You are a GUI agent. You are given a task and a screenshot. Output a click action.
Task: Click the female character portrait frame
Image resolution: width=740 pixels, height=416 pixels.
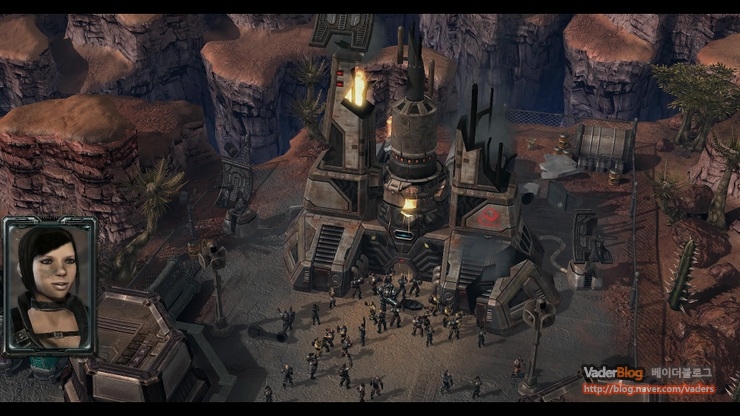pos(50,286)
